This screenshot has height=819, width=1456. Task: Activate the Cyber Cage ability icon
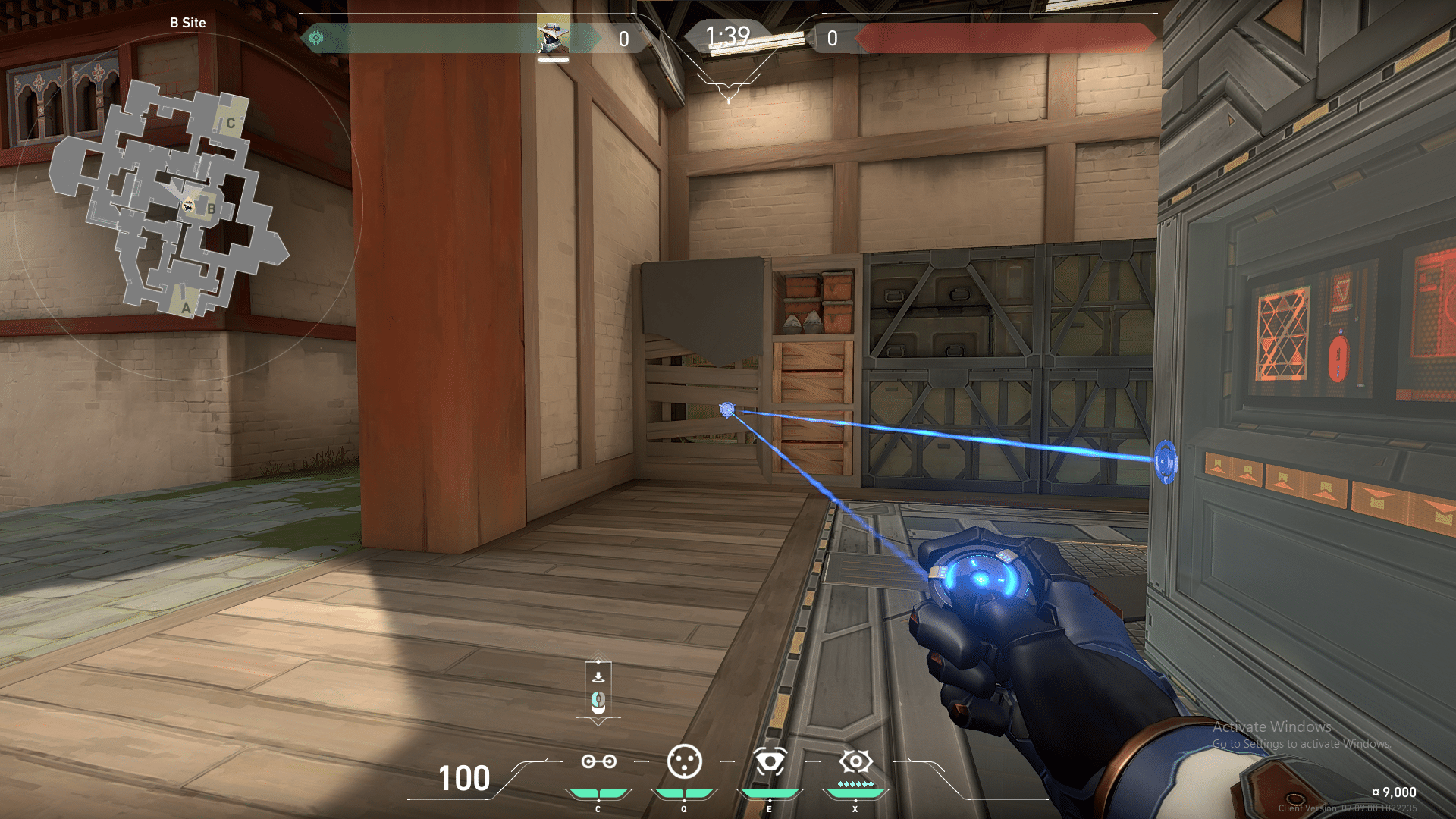click(x=684, y=761)
